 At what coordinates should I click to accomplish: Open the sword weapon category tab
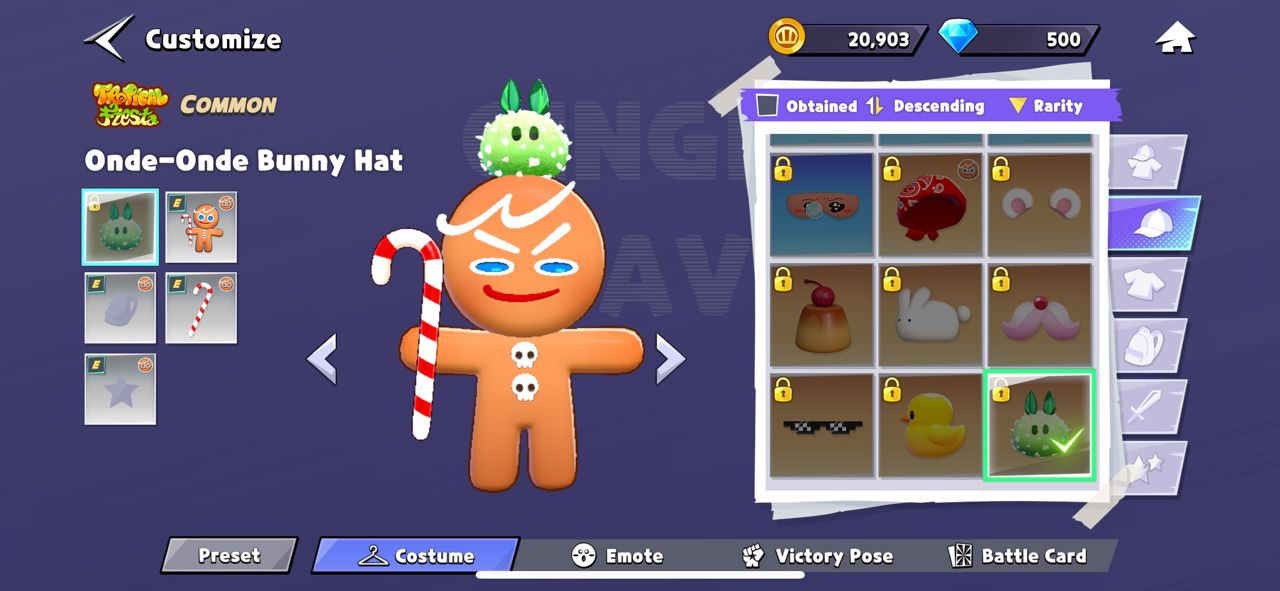(x=1148, y=406)
